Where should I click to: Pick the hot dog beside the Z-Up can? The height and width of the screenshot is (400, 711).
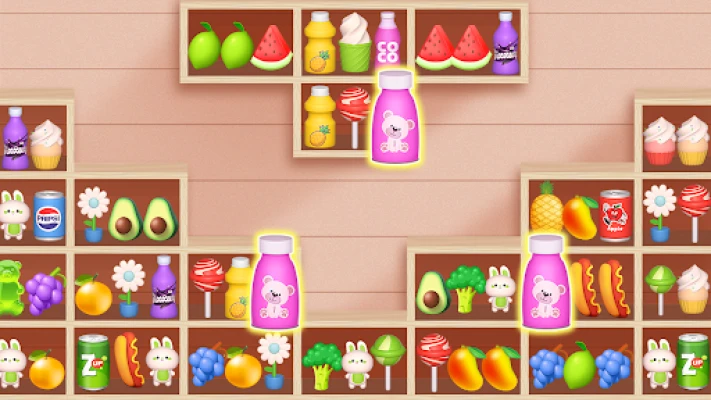coord(128,359)
